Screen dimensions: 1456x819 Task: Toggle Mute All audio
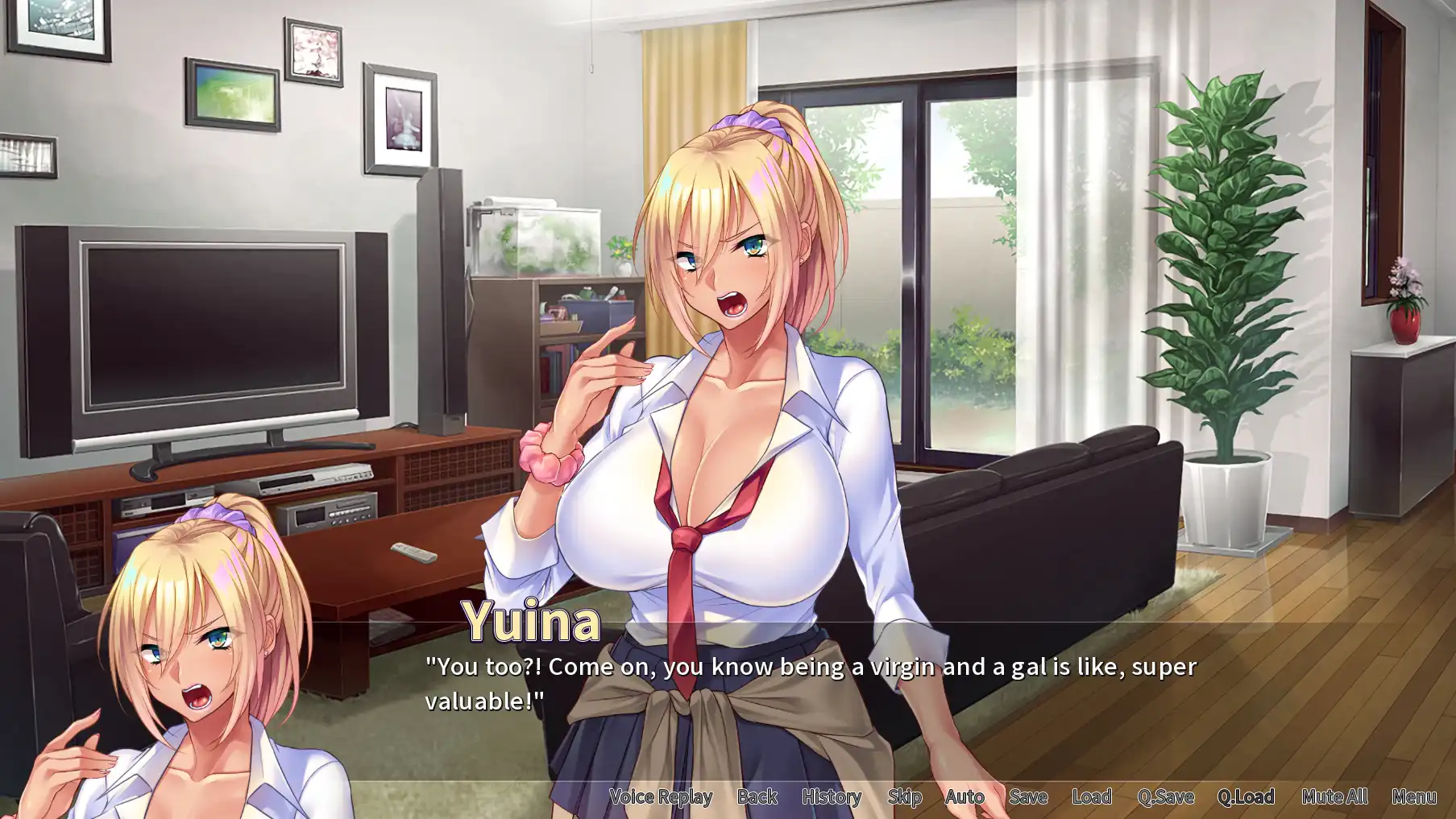(1334, 796)
